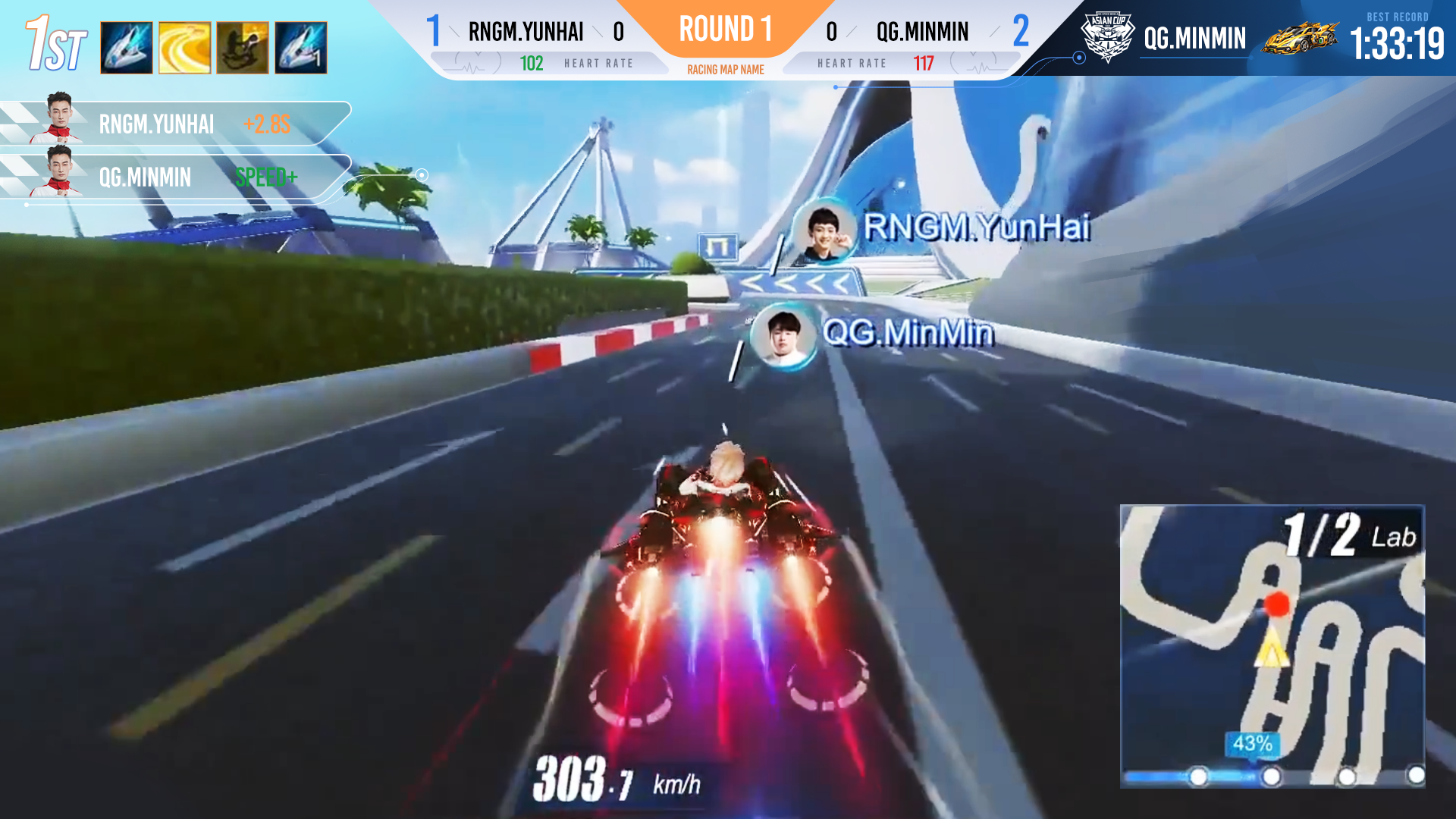Screen dimensions: 1456x819
Task: Open the track minimap
Action: pos(1272,645)
